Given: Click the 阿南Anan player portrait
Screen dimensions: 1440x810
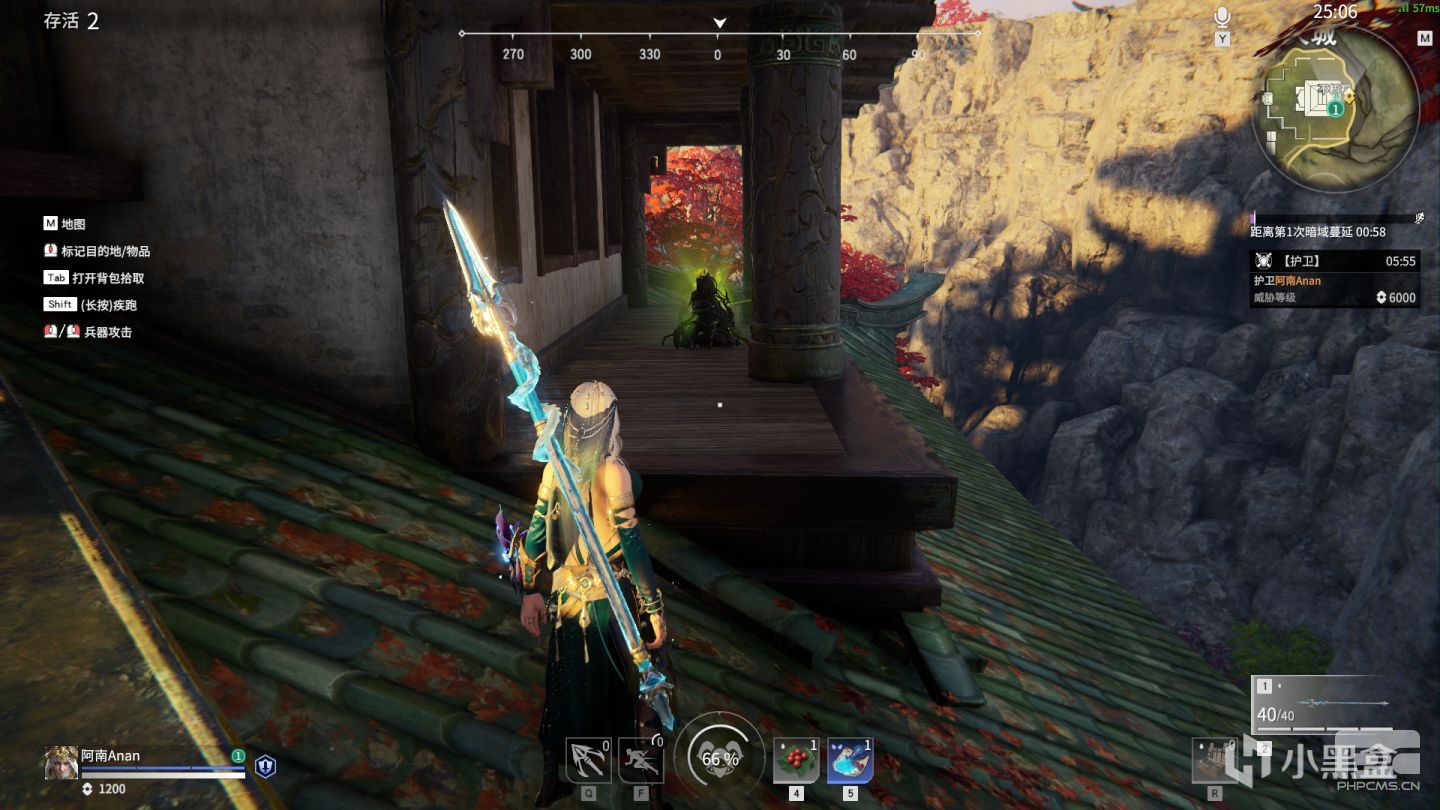Looking at the screenshot, I should click(61, 763).
